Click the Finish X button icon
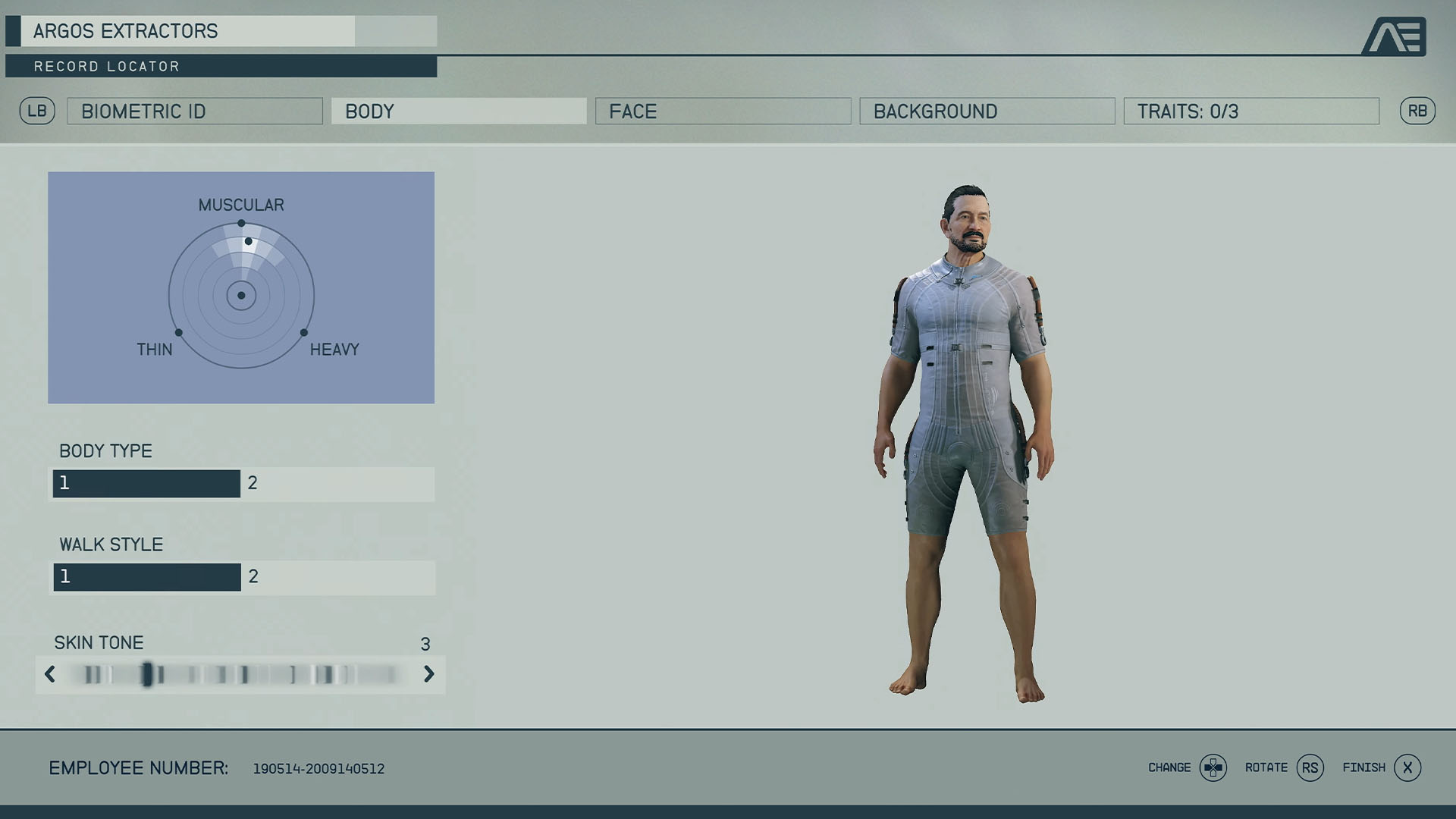 coord(1407,767)
